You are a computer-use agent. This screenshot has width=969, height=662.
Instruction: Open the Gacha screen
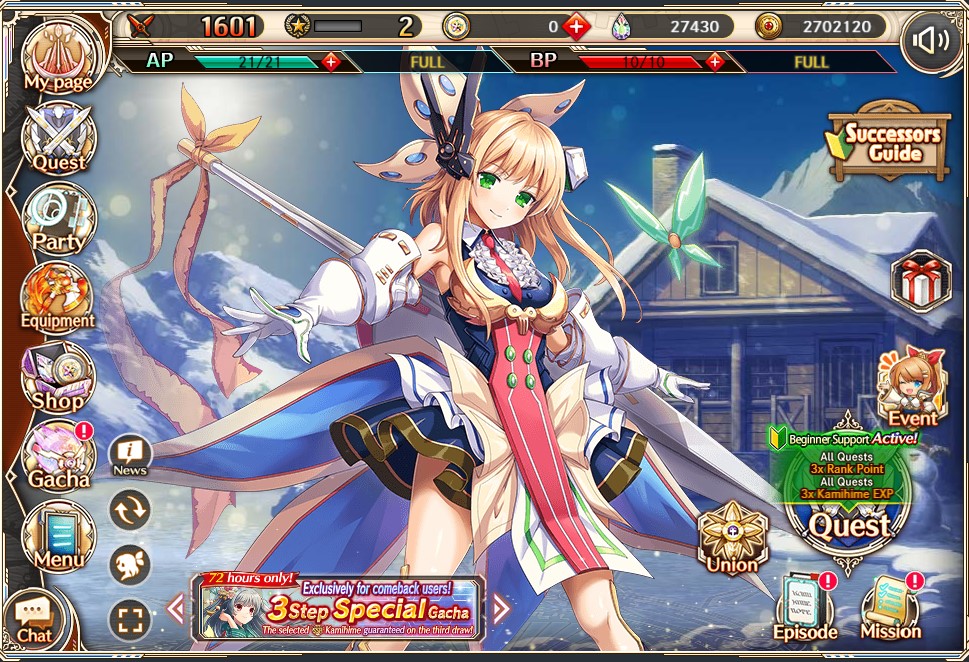pyautogui.click(x=58, y=455)
